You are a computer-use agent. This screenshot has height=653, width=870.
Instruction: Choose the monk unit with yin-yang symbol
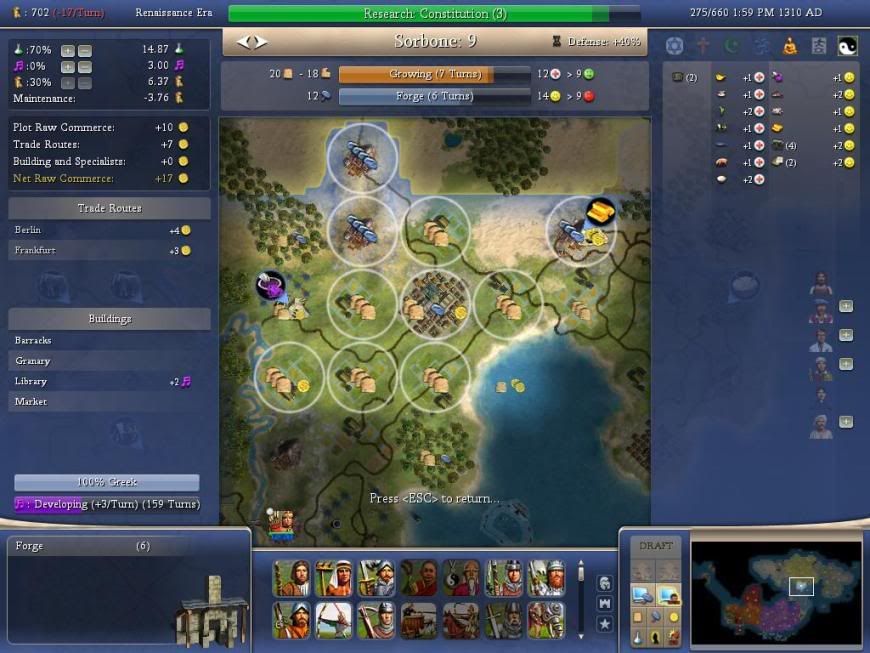click(461, 578)
